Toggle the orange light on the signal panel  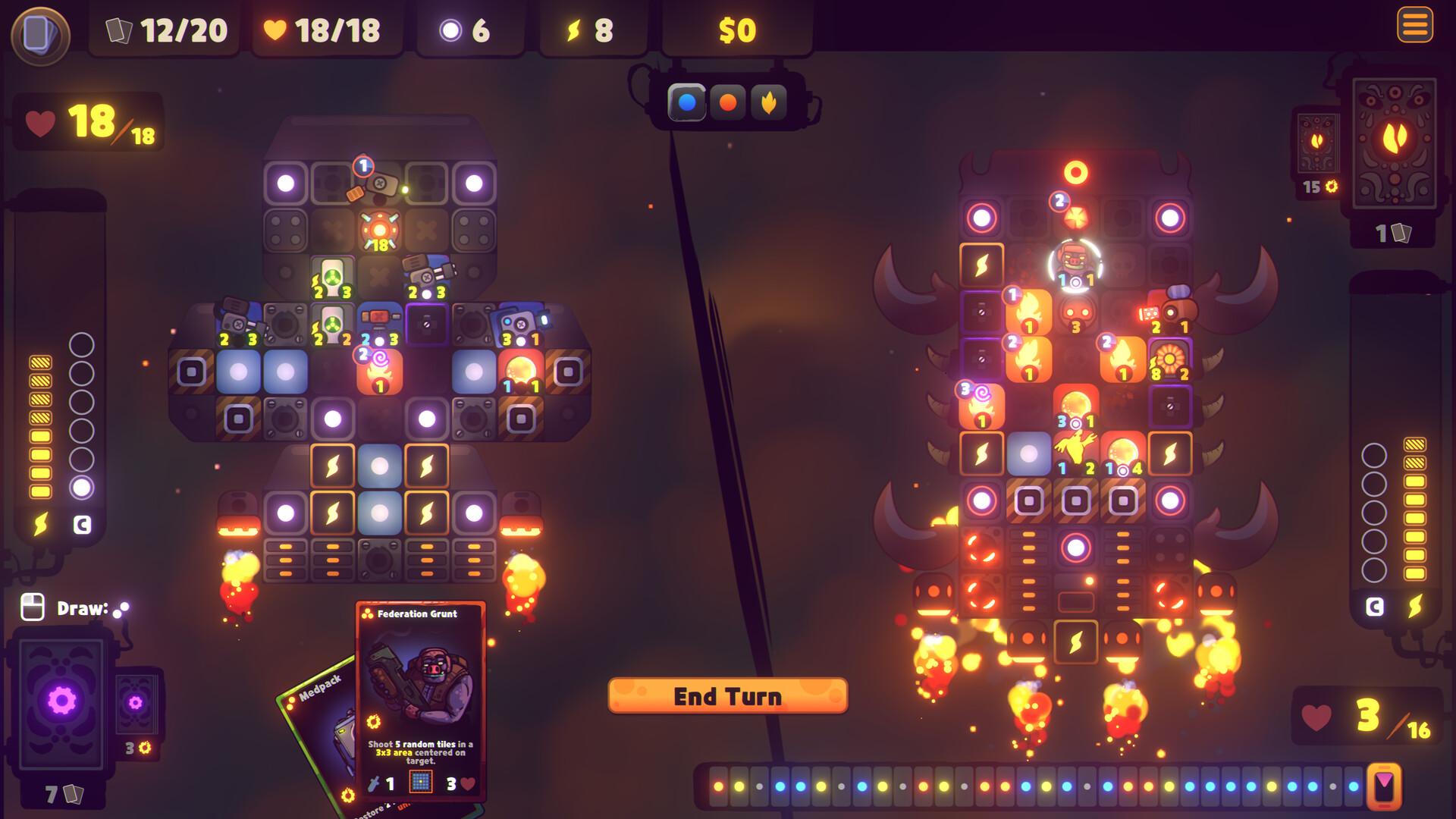tap(727, 101)
